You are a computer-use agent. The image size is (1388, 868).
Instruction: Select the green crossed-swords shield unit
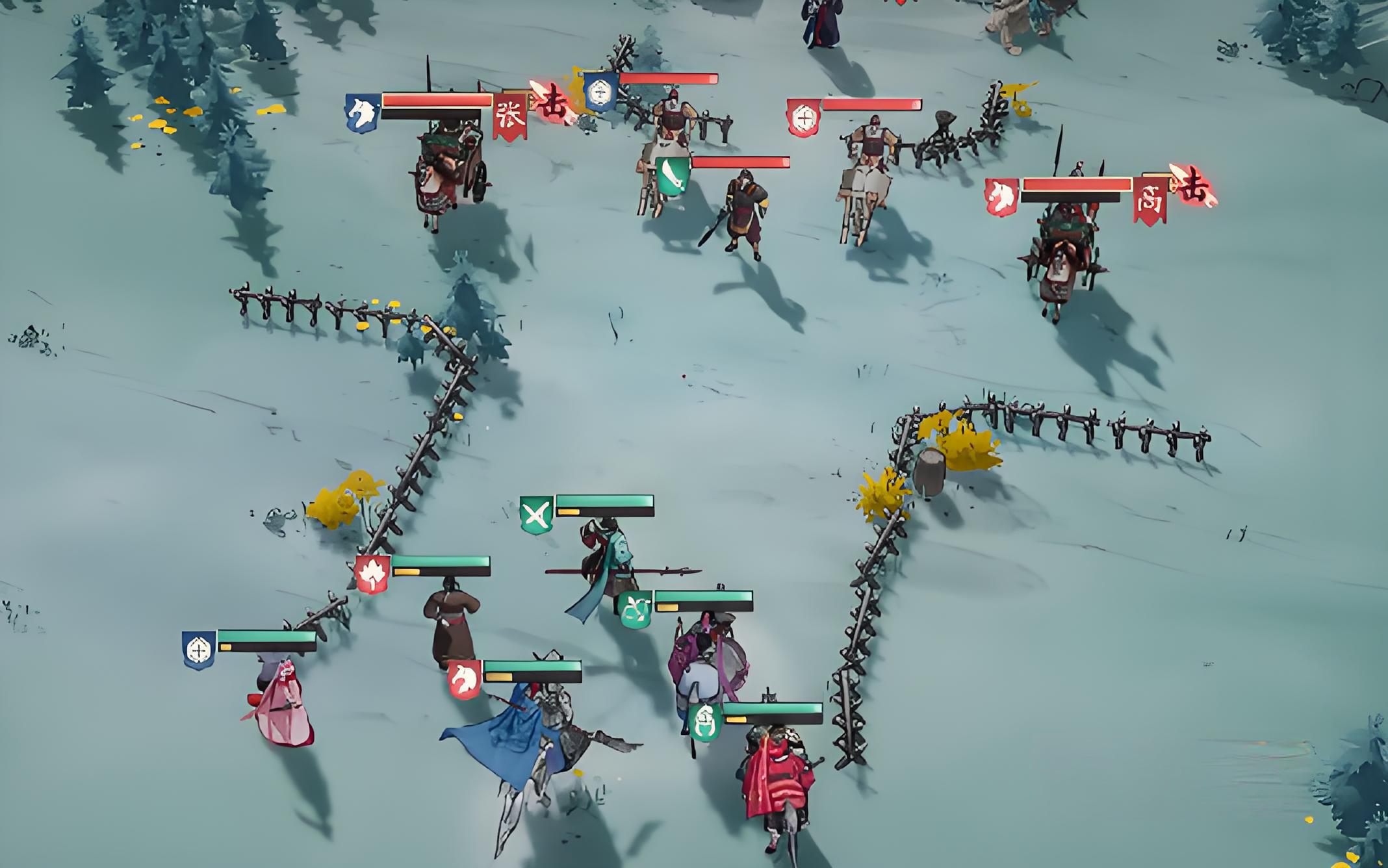537,515
